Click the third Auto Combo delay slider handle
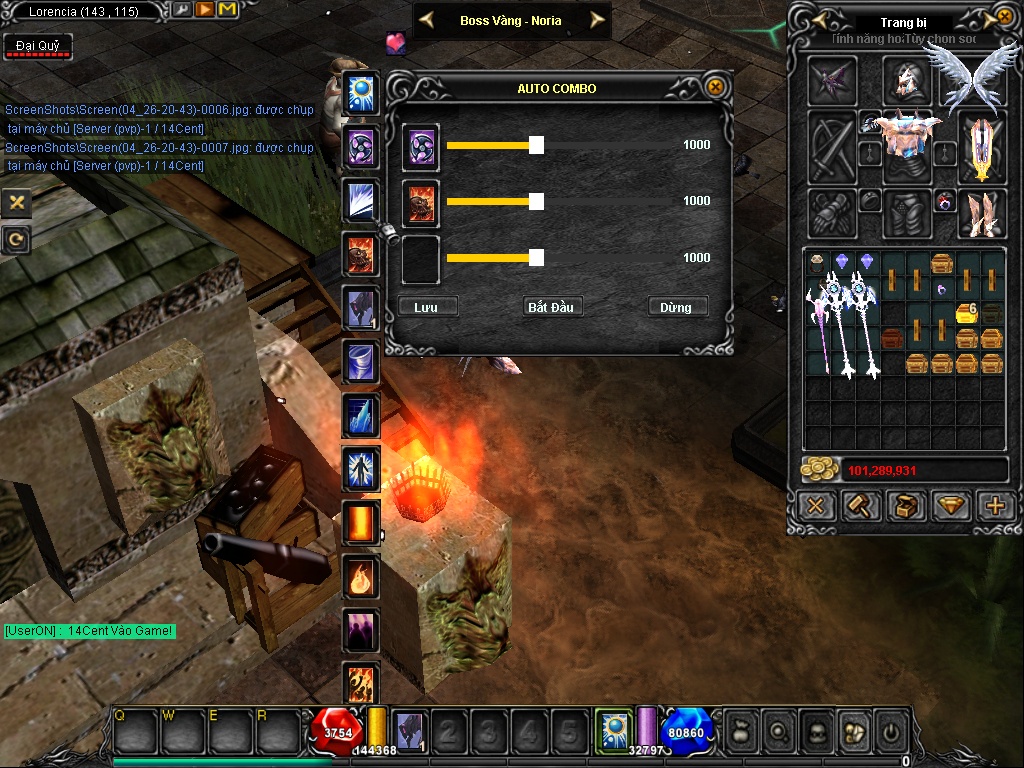 pyautogui.click(x=536, y=258)
